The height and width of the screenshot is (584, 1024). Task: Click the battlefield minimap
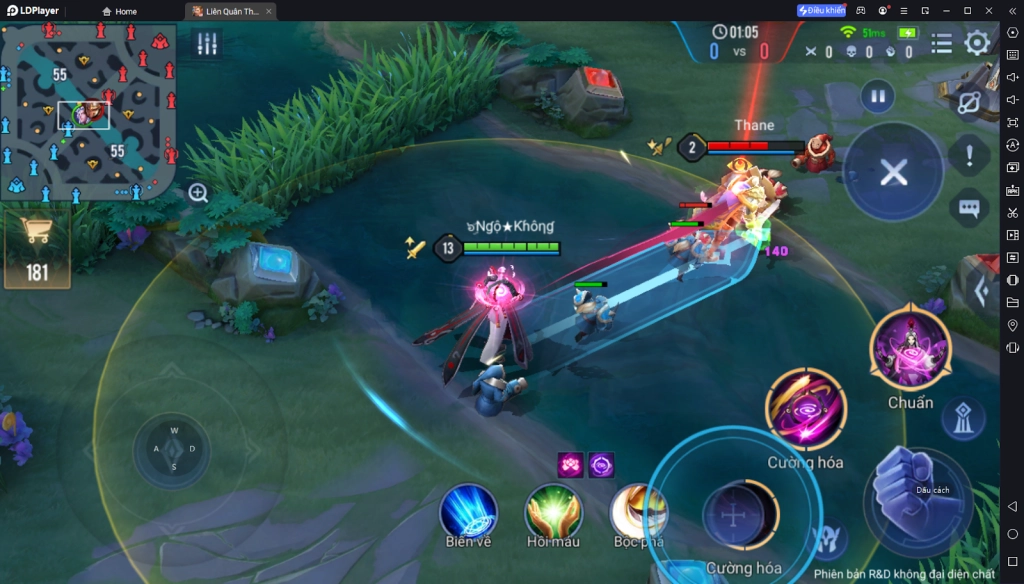[89, 111]
